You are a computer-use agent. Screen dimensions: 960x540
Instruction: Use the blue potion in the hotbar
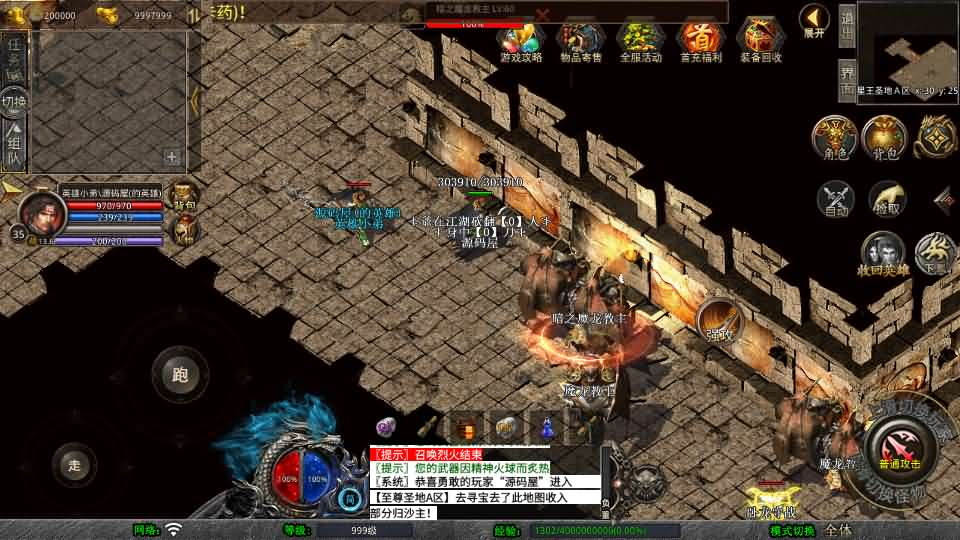pyautogui.click(x=547, y=427)
